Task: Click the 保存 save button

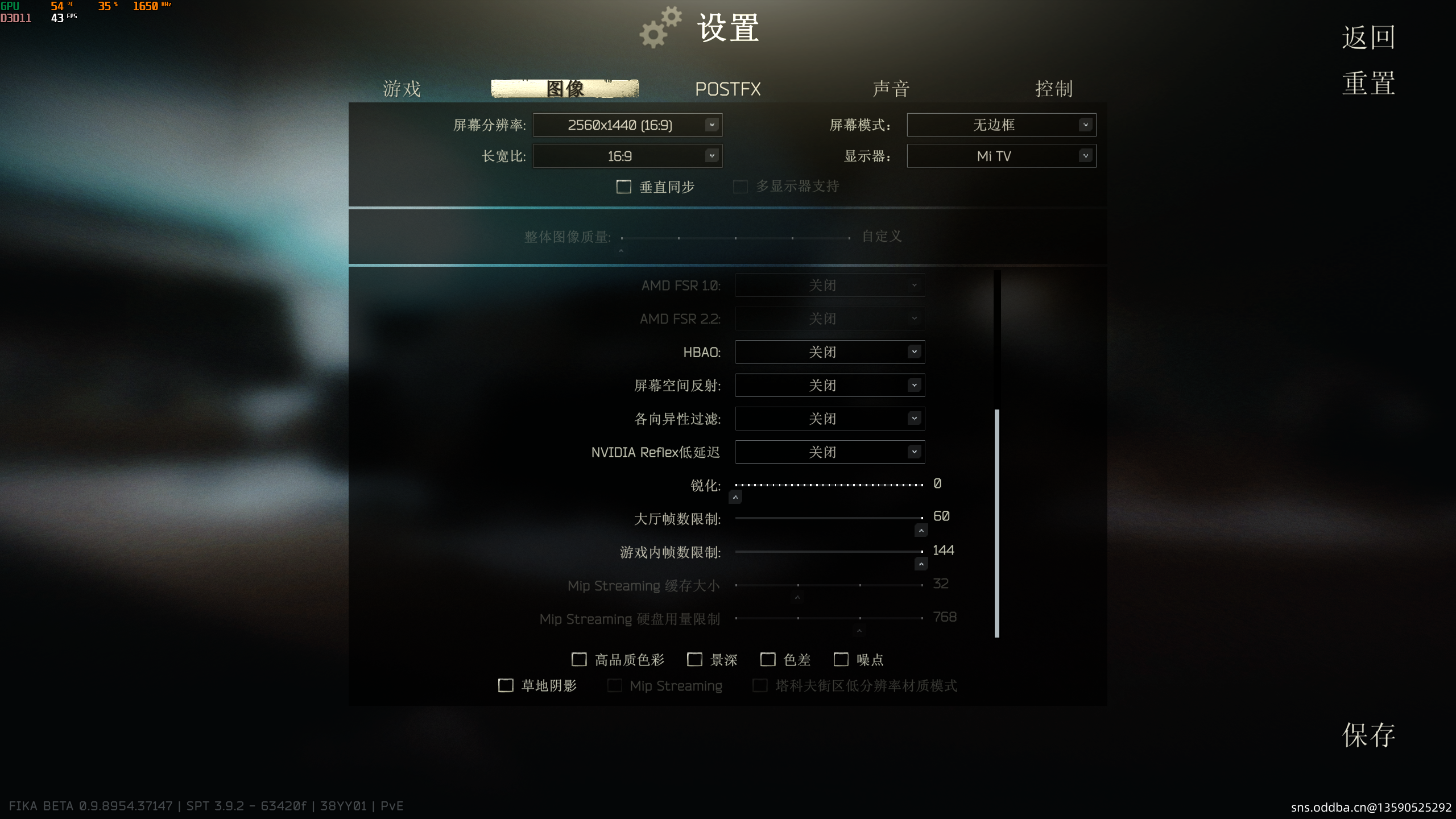Action: (1368, 735)
